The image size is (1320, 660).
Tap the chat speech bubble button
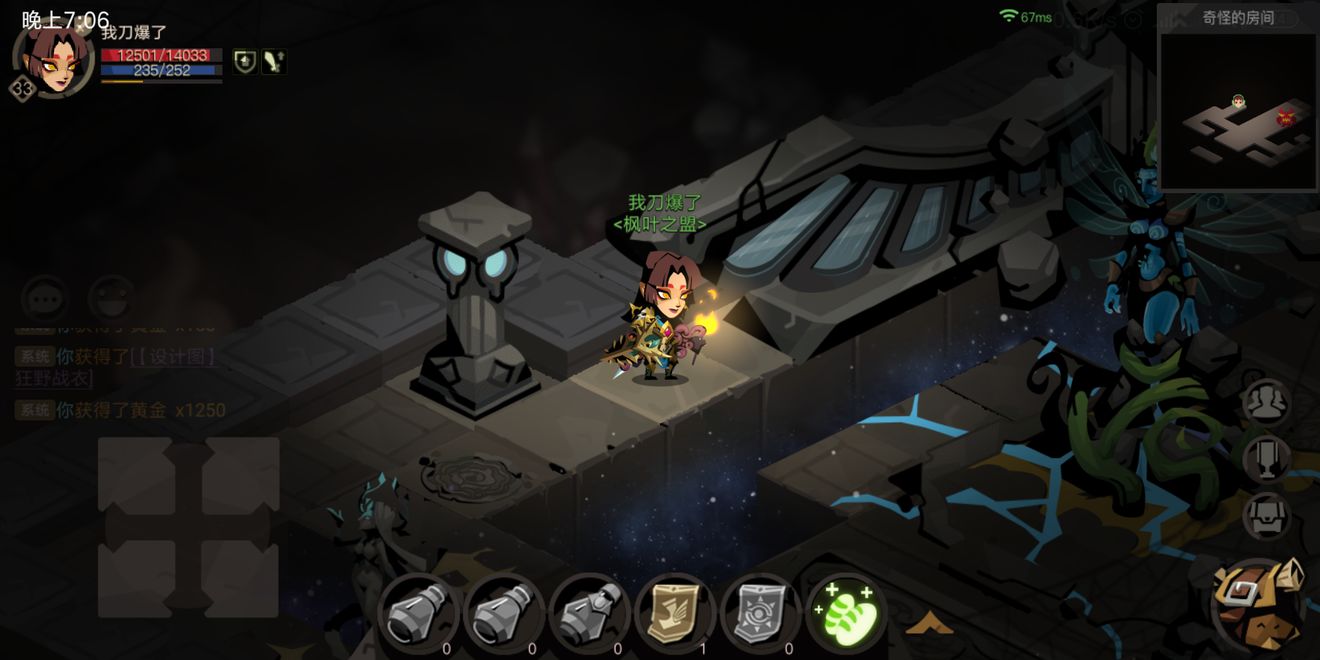(45, 299)
